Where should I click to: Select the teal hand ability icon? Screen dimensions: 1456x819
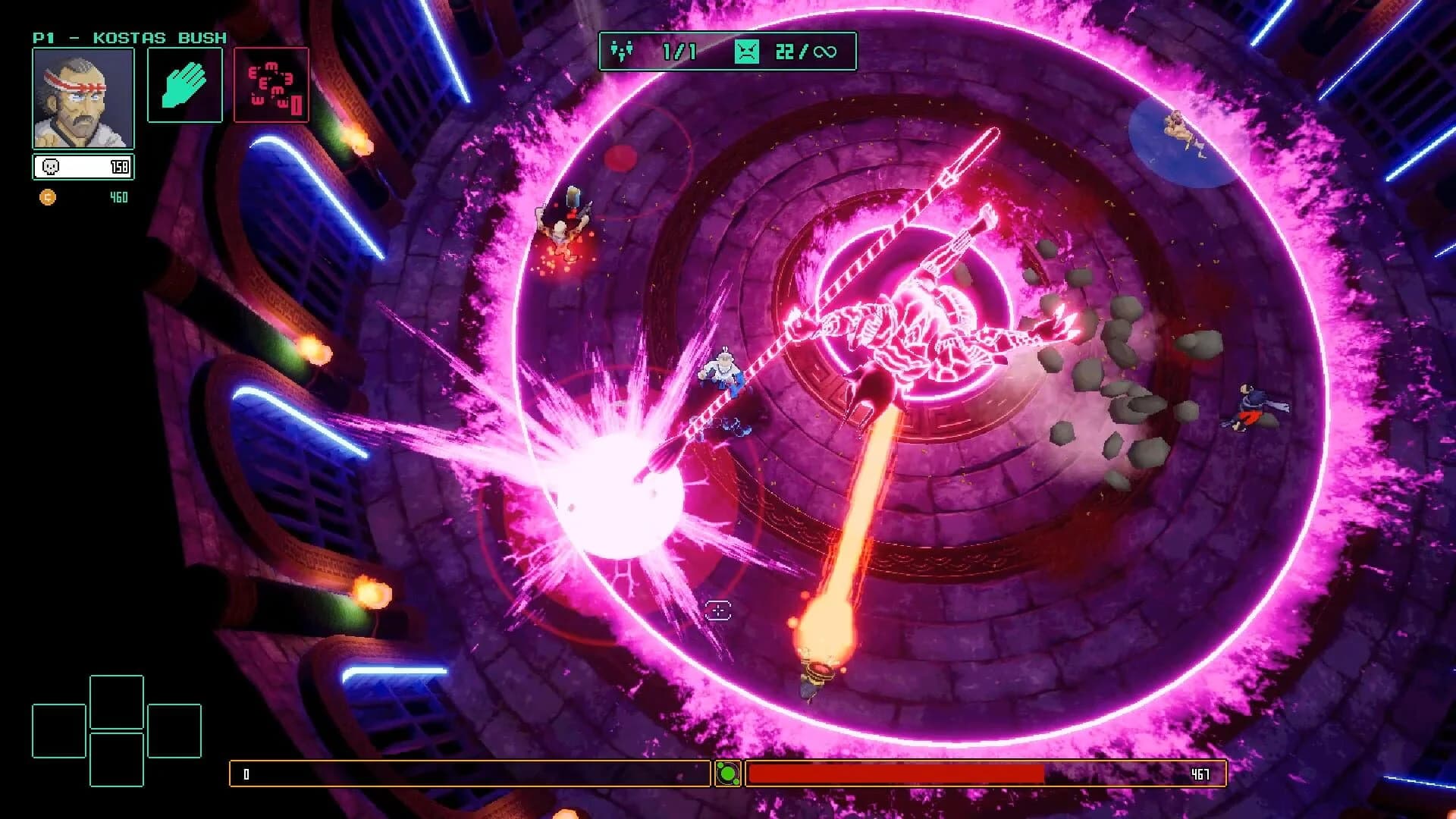click(x=184, y=83)
